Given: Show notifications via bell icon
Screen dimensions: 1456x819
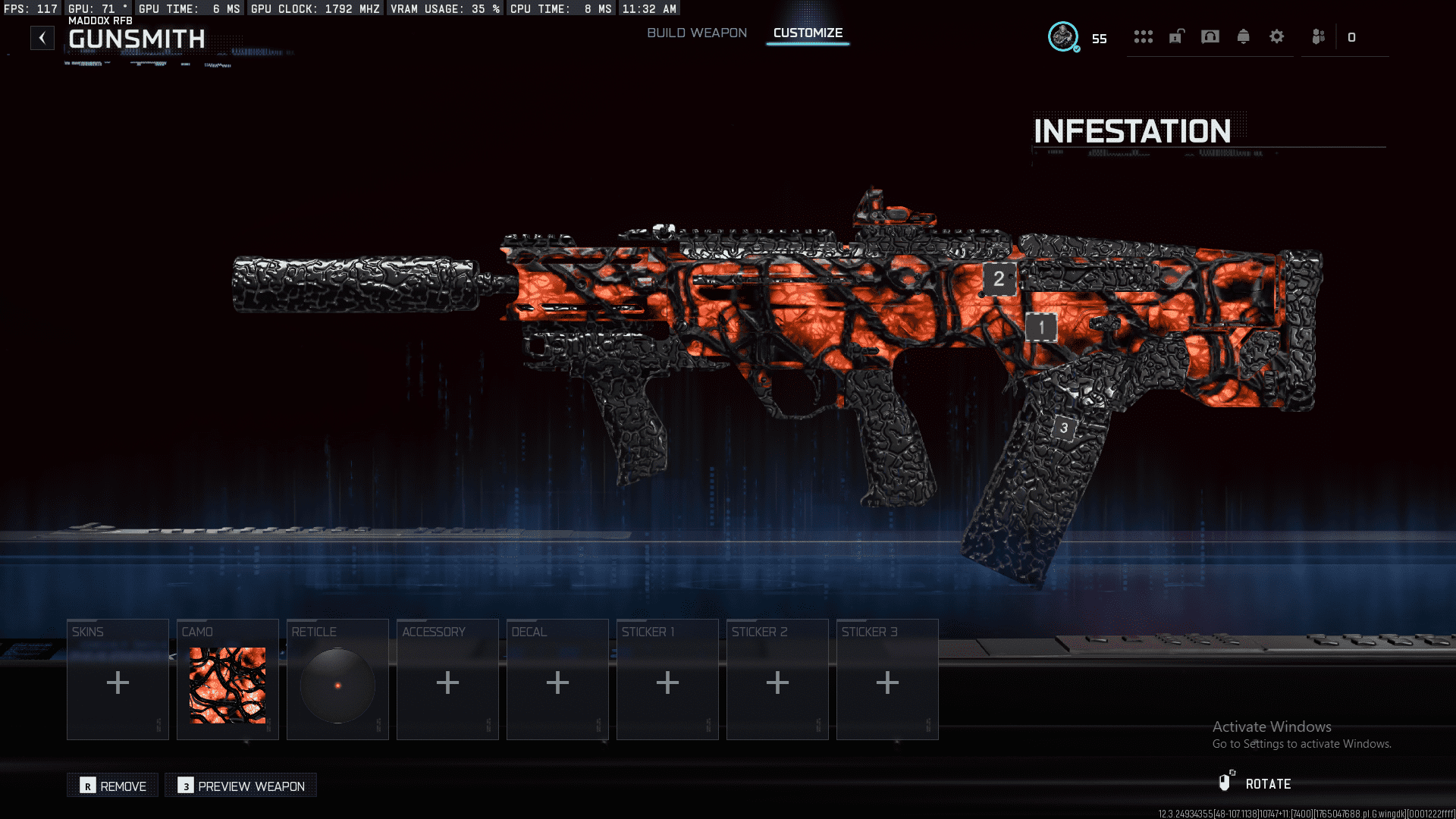Looking at the screenshot, I should click(x=1243, y=36).
